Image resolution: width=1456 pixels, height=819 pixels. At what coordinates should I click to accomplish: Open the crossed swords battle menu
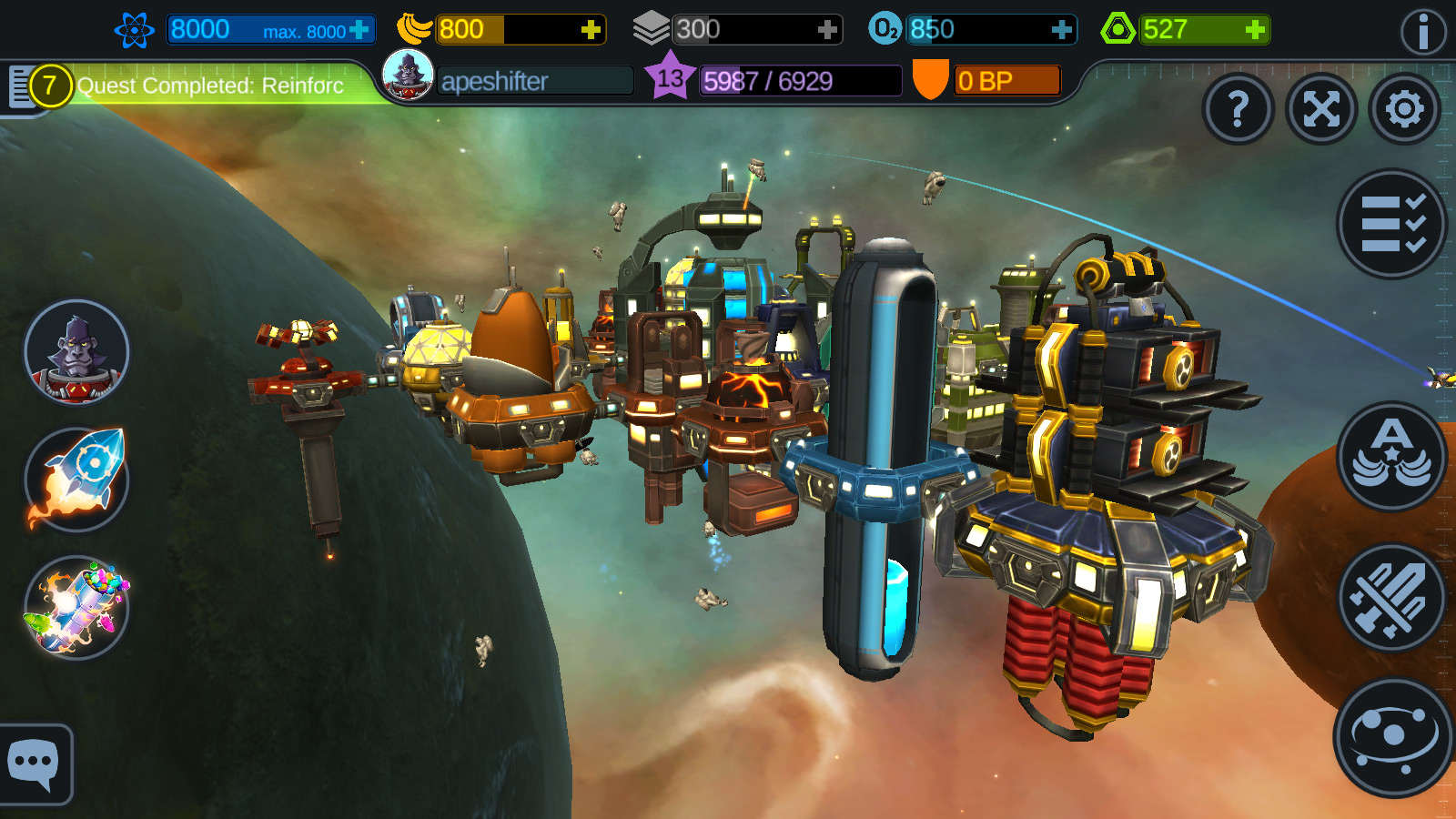(1391, 598)
